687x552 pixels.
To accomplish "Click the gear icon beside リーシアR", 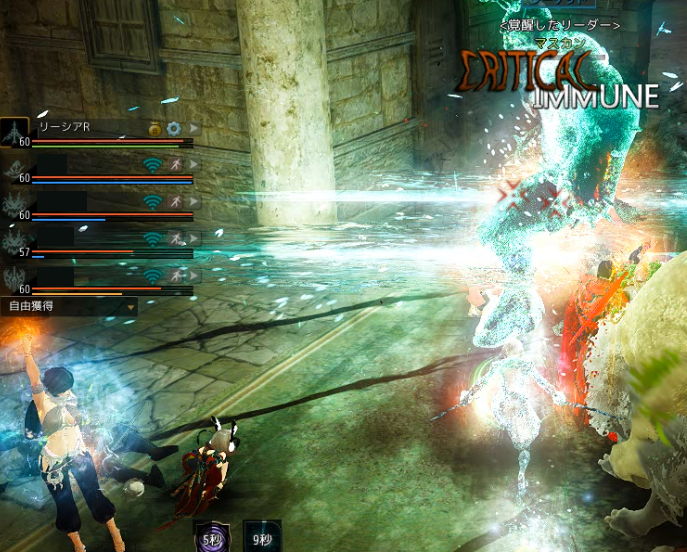I will [x=173, y=129].
